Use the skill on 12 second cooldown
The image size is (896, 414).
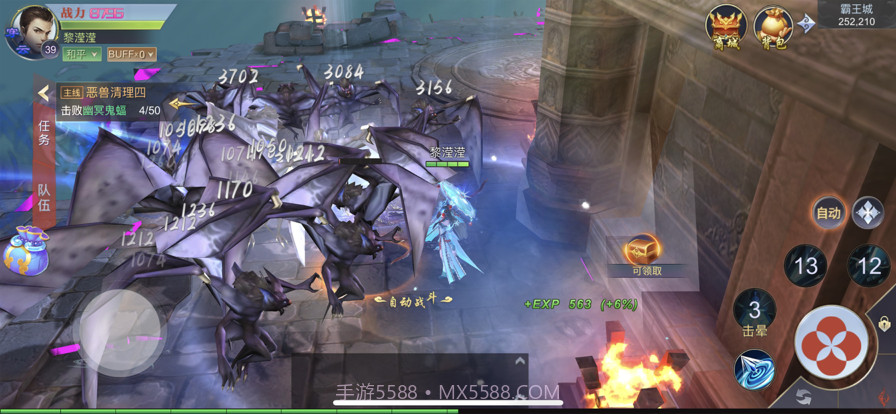tap(869, 266)
